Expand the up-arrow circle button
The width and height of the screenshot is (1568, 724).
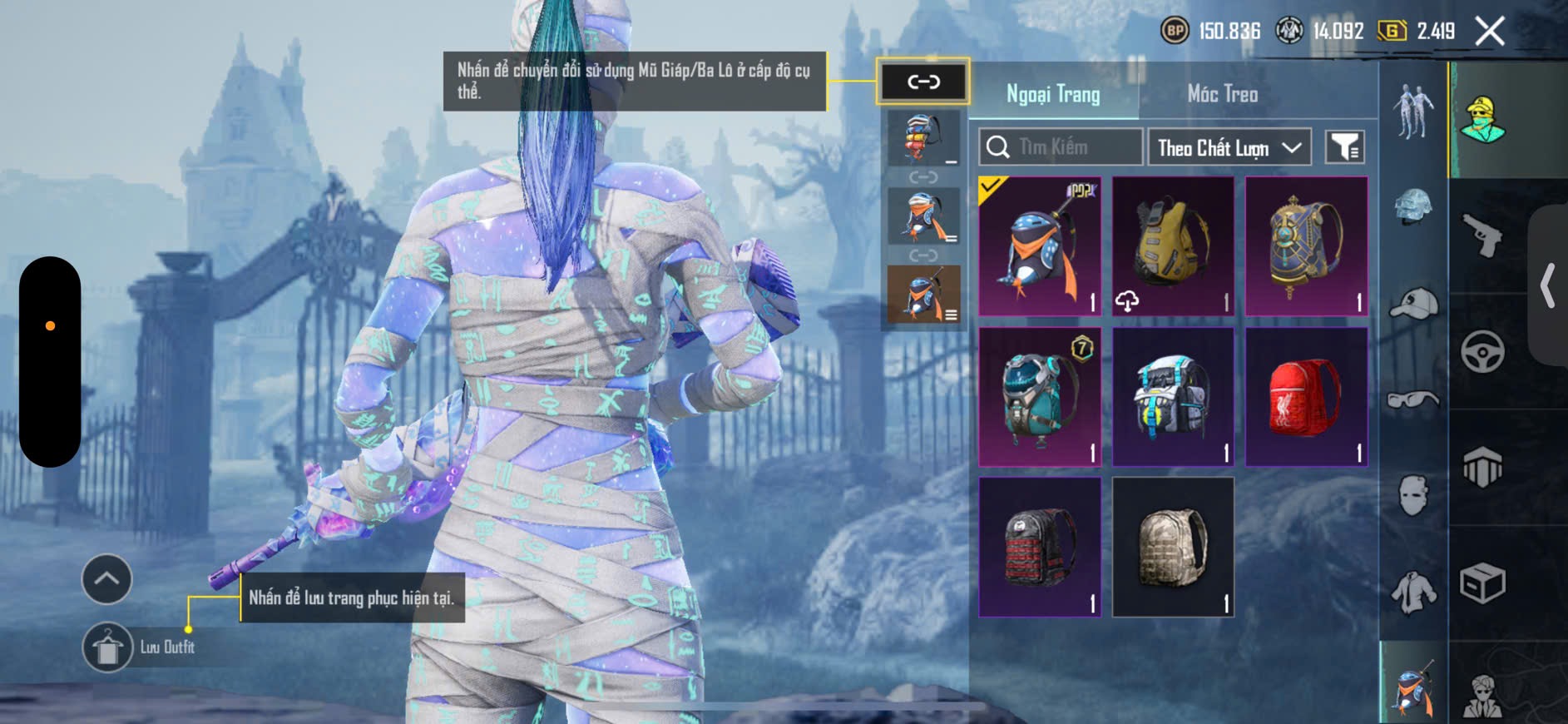[106, 578]
